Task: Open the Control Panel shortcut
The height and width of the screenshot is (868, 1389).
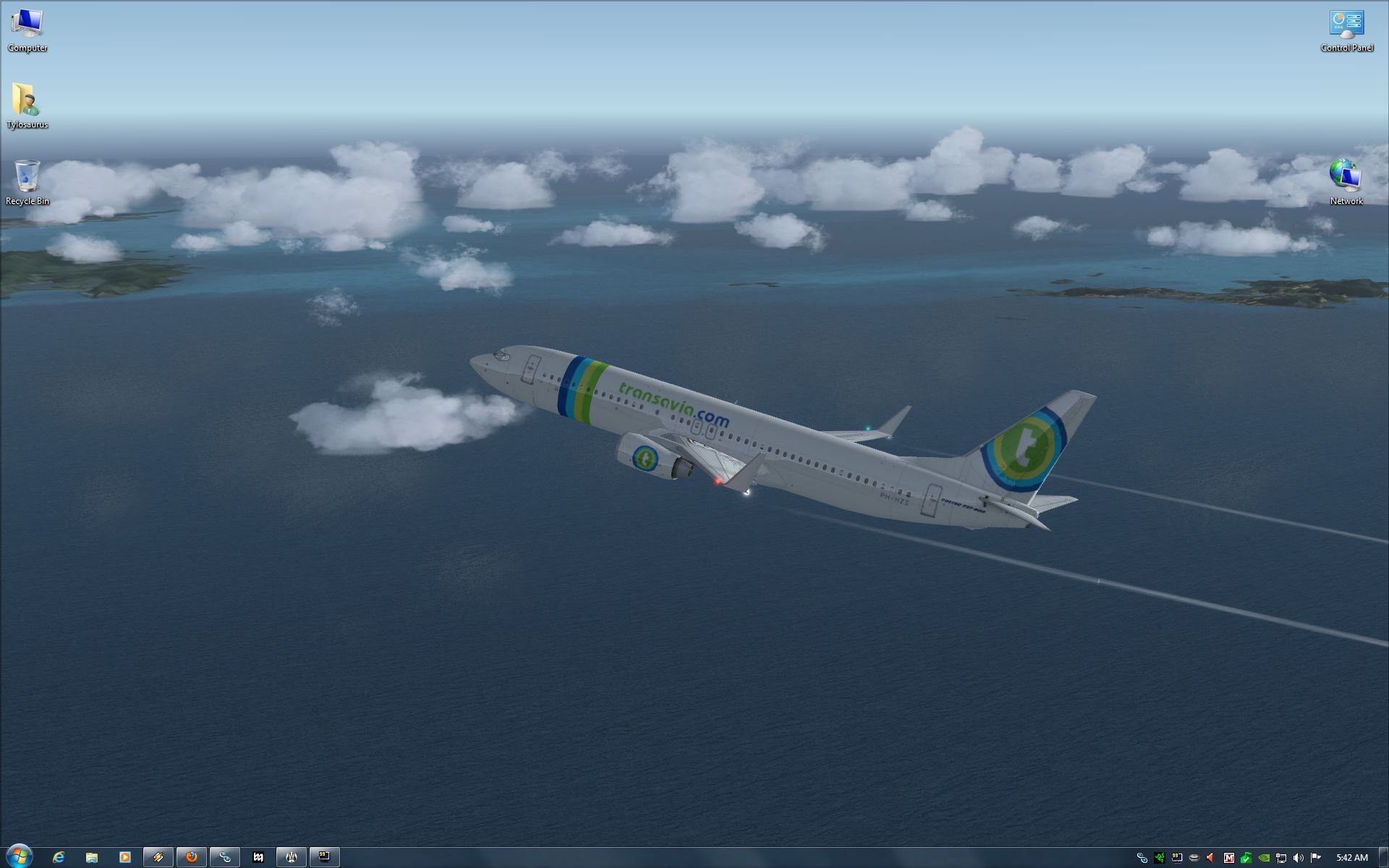Action: [x=1346, y=29]
